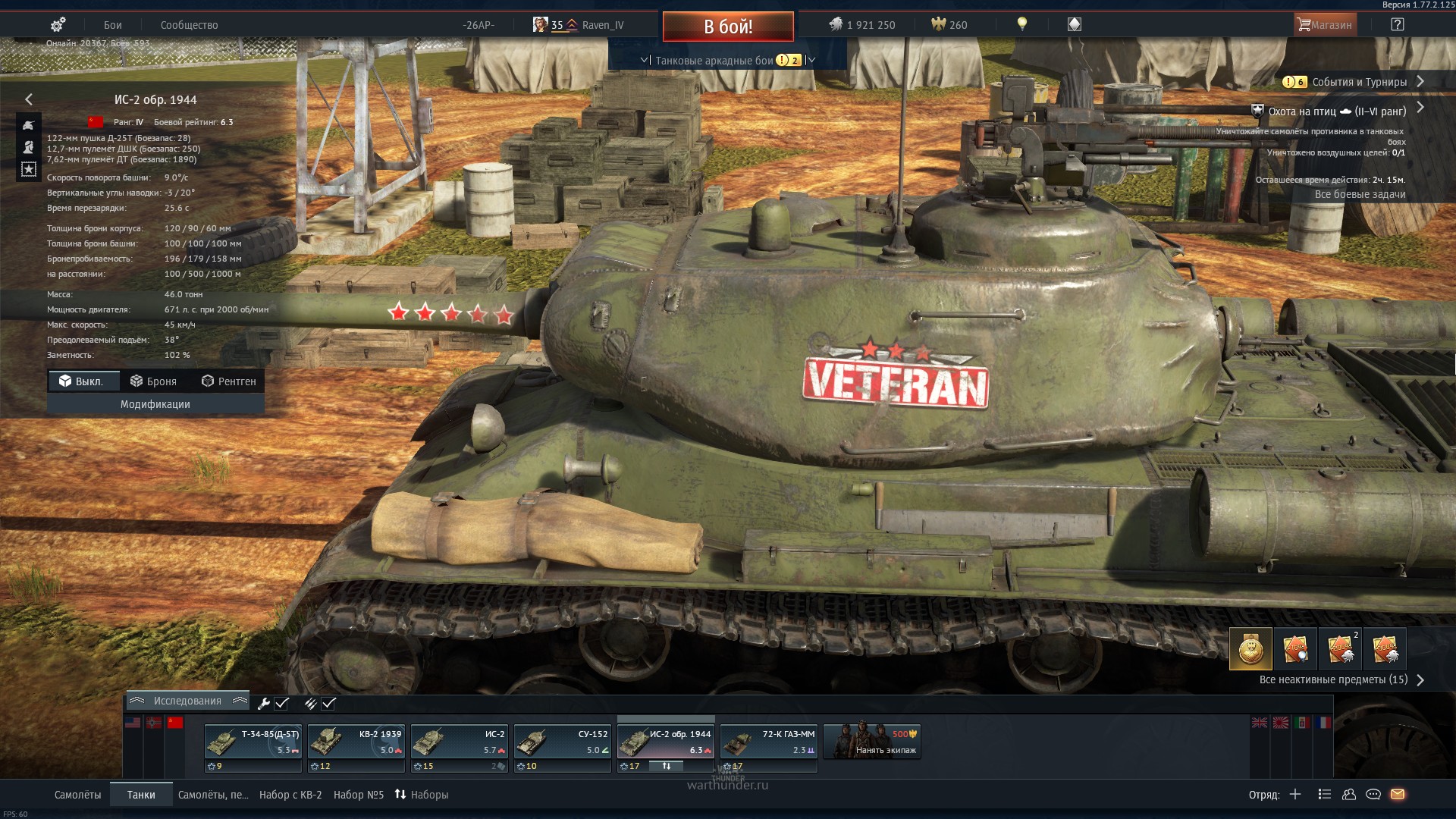Expand События и Турниры
The height and width of the screenshot is (819, 1456).
[1359, 82]
